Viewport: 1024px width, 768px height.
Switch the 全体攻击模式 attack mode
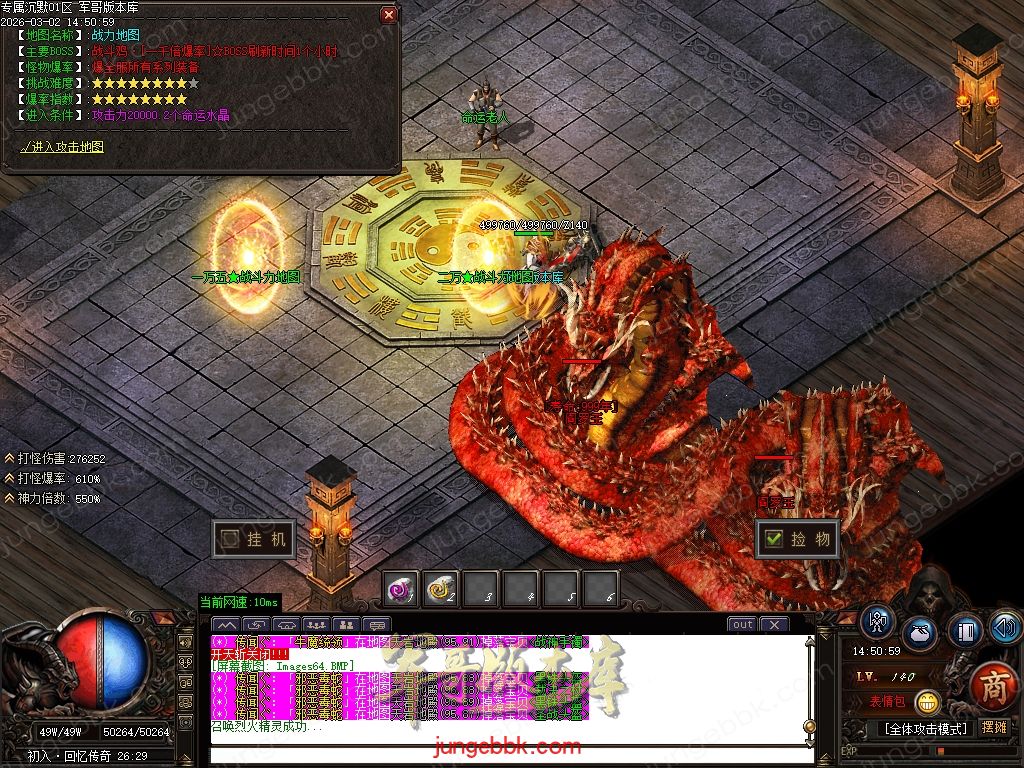pos(924,728)
